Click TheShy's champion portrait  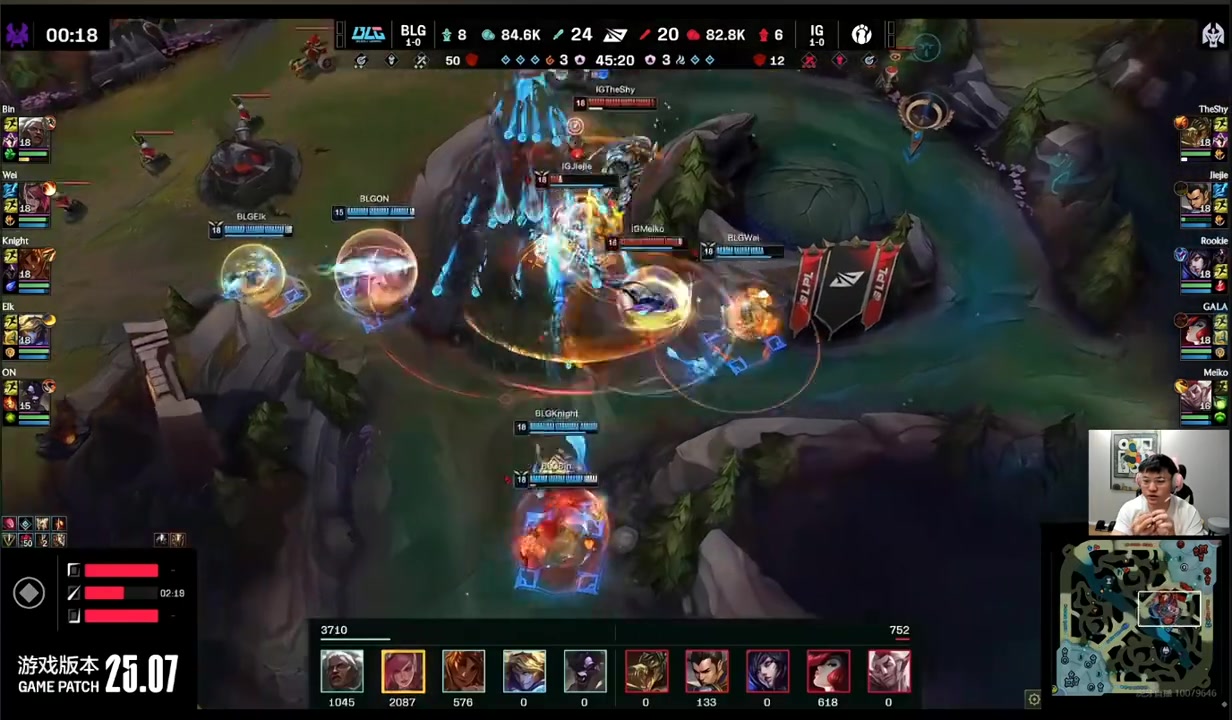[1195, 137]
